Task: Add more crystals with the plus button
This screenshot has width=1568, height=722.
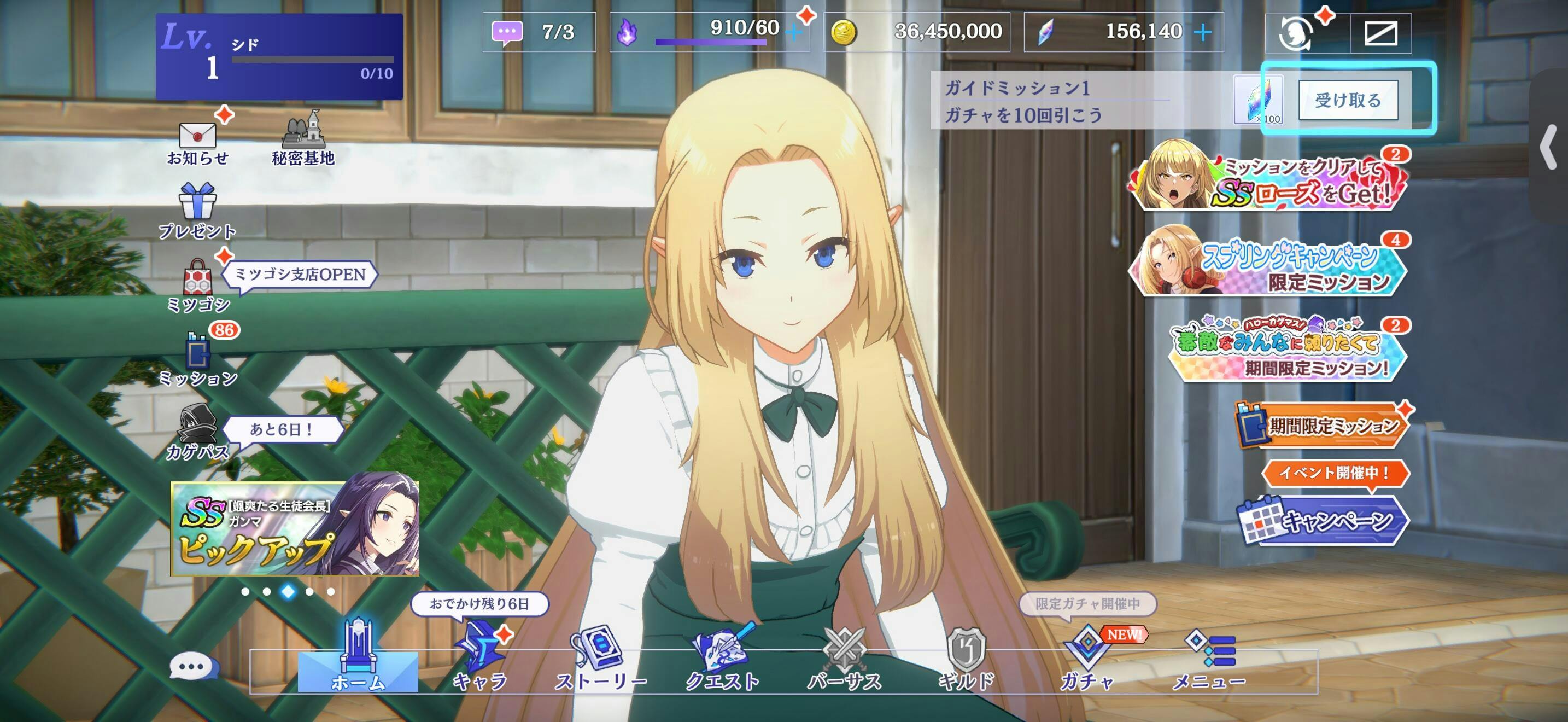Action: tap(1203, 32)
